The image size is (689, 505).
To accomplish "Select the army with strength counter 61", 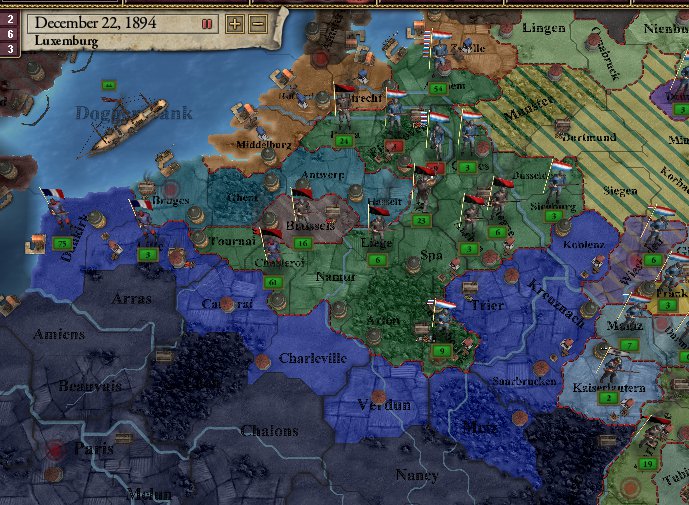I will [274, 283].
